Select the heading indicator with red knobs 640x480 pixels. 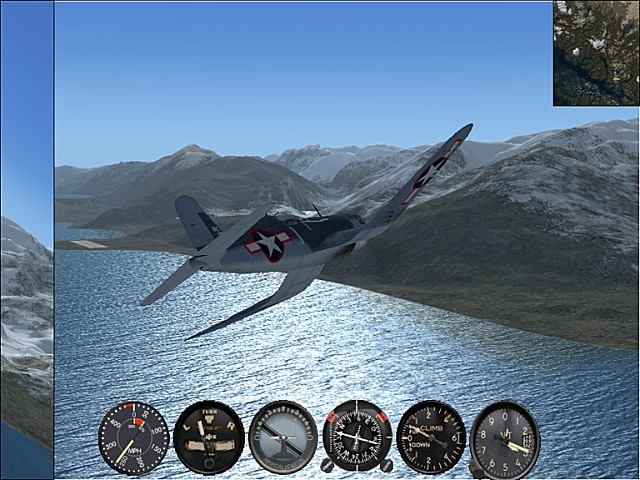[x=357, y=437]
